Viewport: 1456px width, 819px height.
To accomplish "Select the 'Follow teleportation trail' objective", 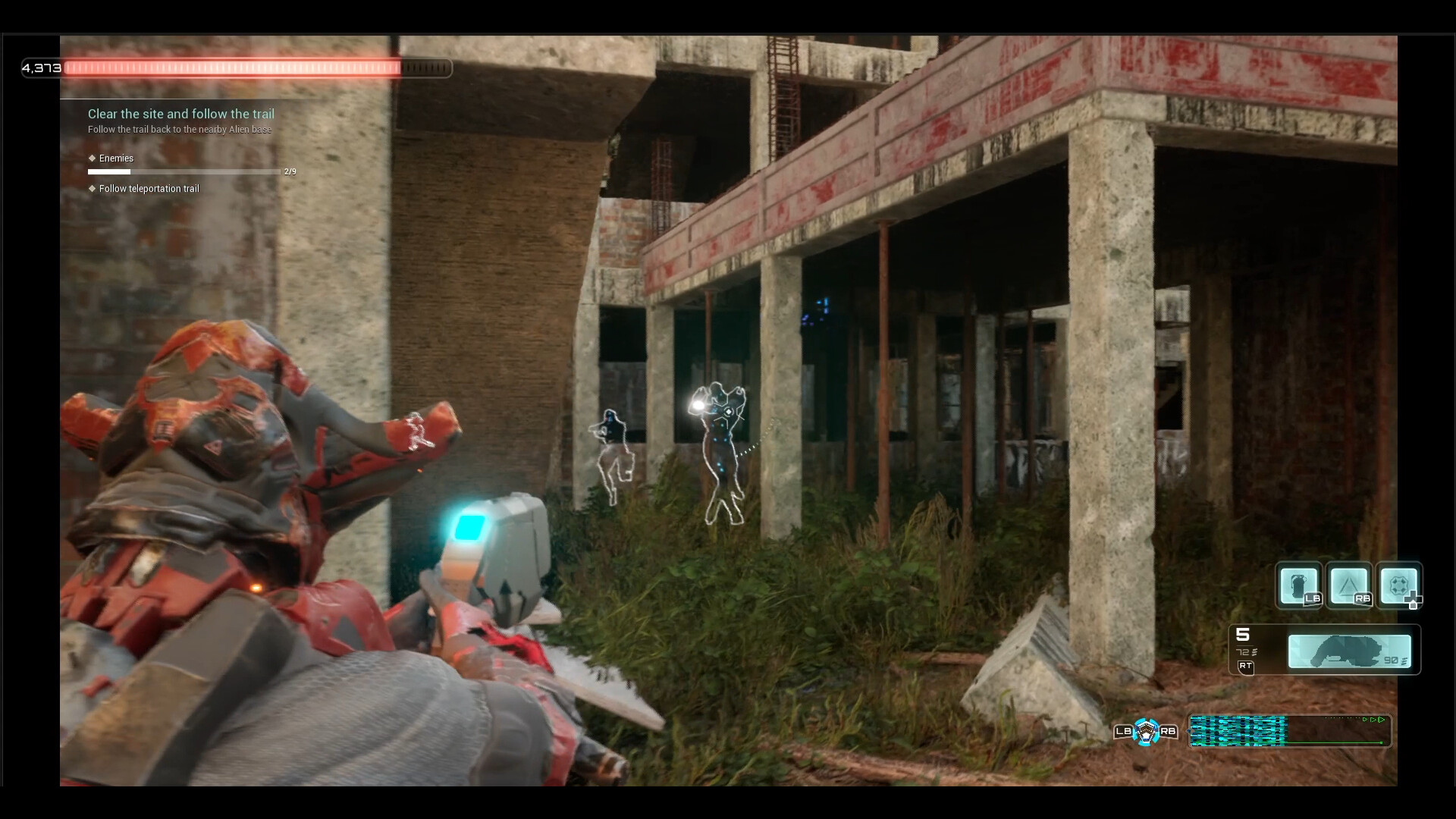I will 149,189.
